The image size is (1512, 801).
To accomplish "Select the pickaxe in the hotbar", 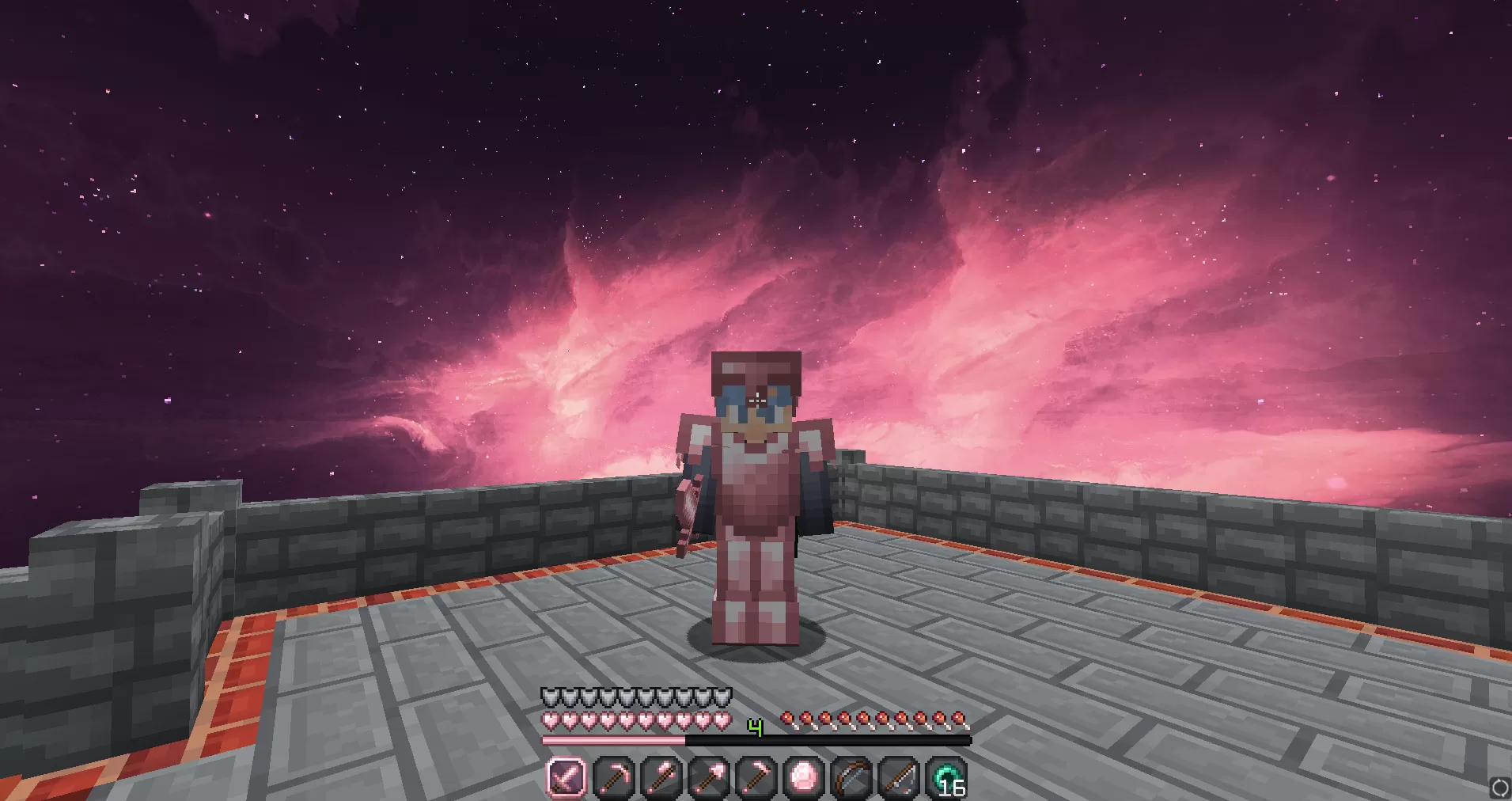I will pos(612,779).
